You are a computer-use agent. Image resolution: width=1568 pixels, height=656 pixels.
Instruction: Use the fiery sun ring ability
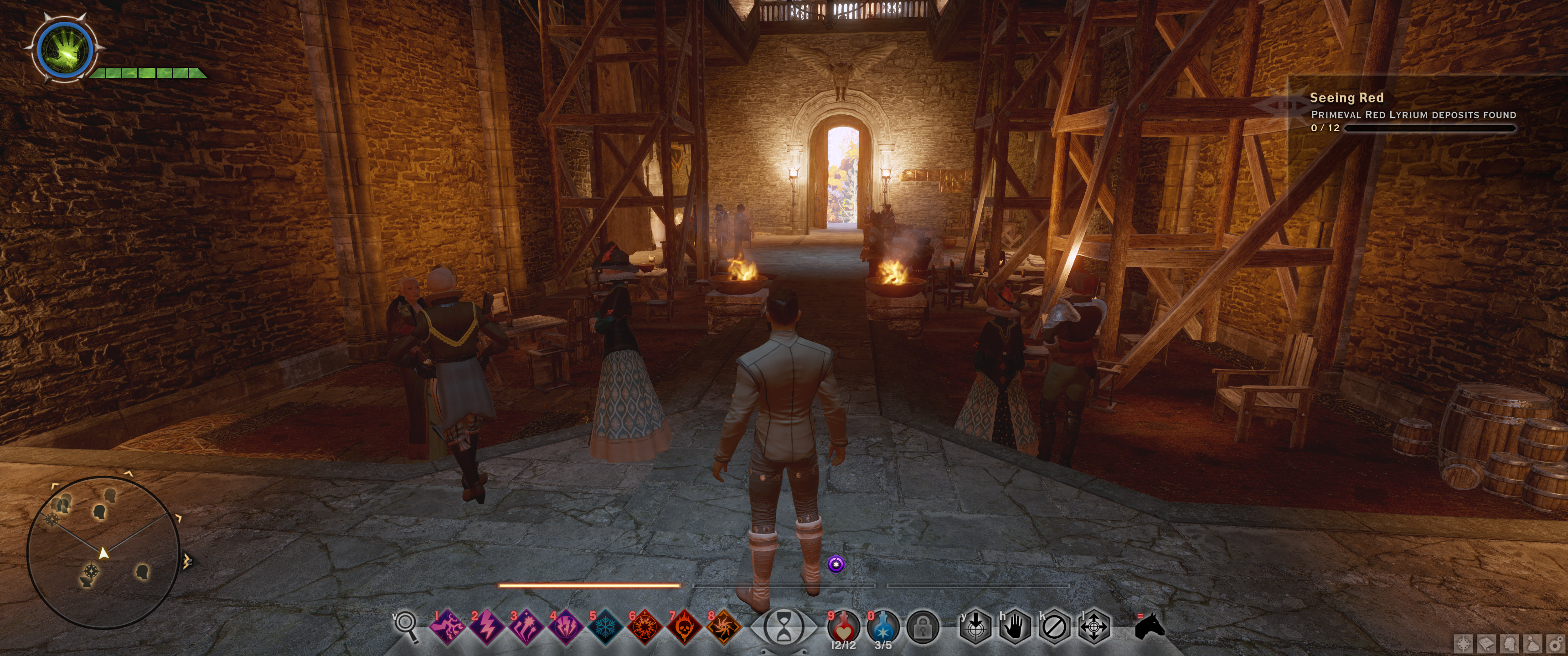pyautogui.click(x=644, y=627)
